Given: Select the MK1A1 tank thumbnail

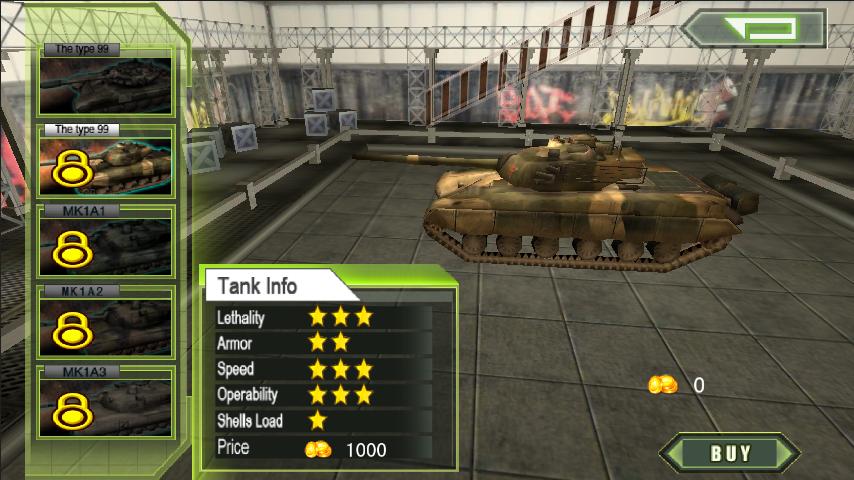Looking at the screenshot, I should point(106,242).
